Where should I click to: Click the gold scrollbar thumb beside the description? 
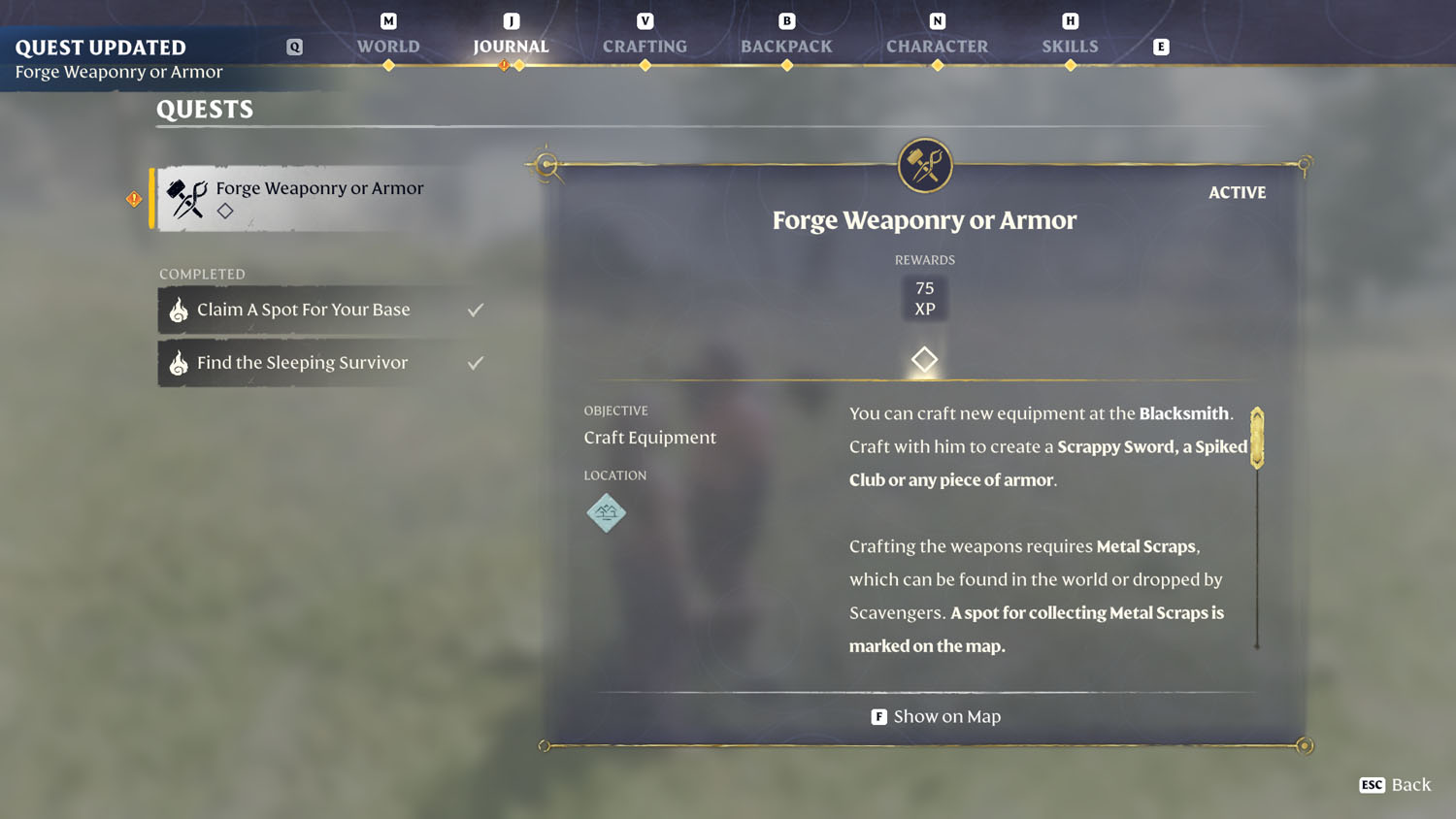coord(1257,442)
